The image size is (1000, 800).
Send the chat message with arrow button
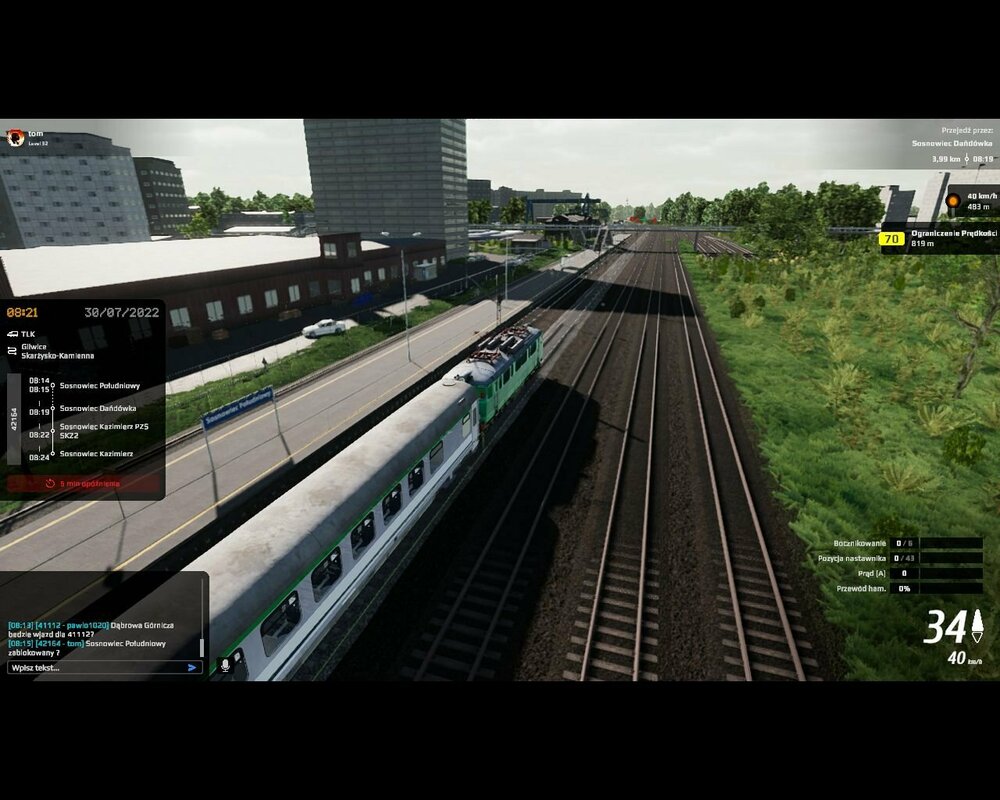[193, 667]
